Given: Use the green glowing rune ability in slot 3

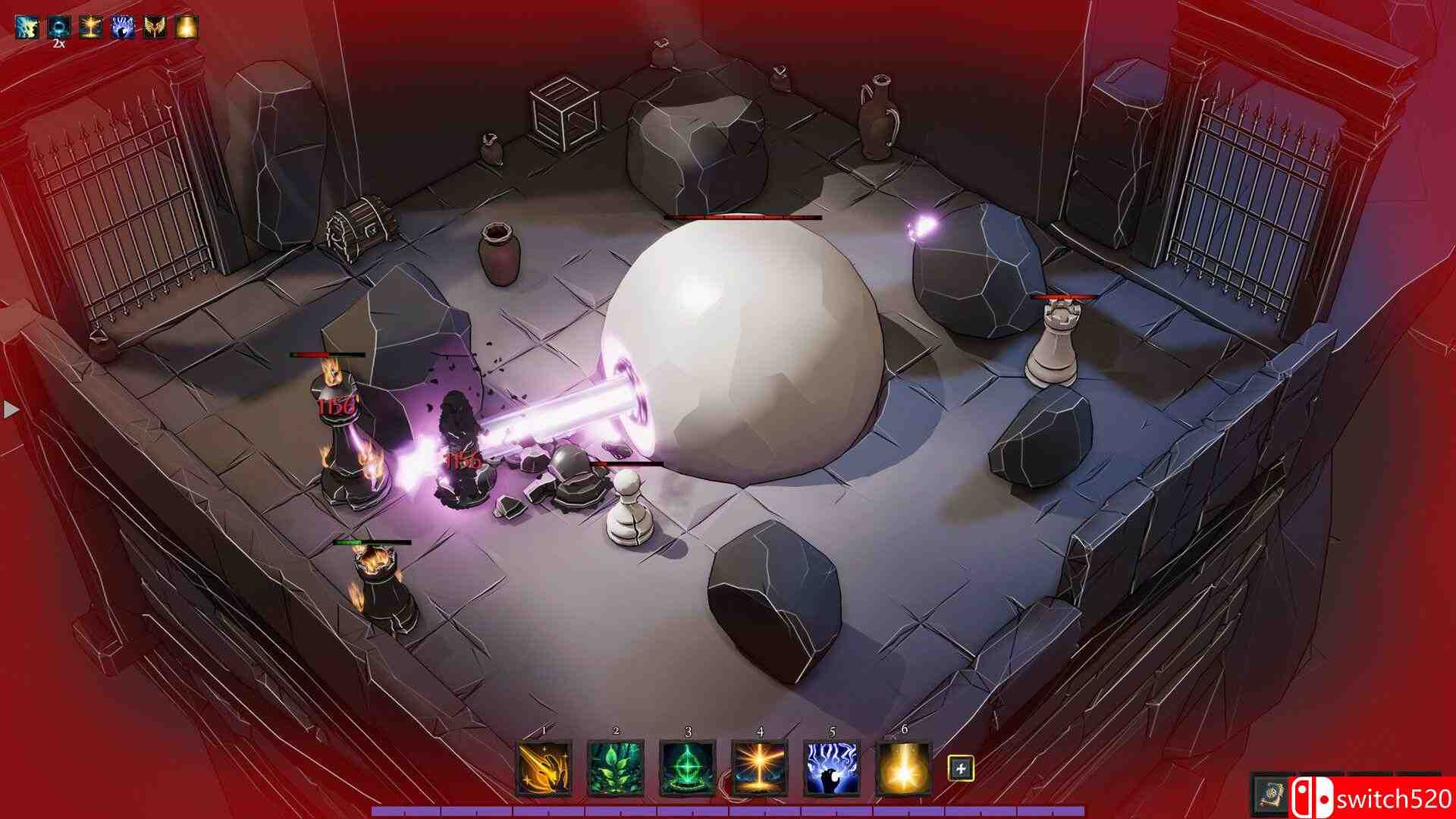Looking at the screenshot, I should tap(688, 768).
